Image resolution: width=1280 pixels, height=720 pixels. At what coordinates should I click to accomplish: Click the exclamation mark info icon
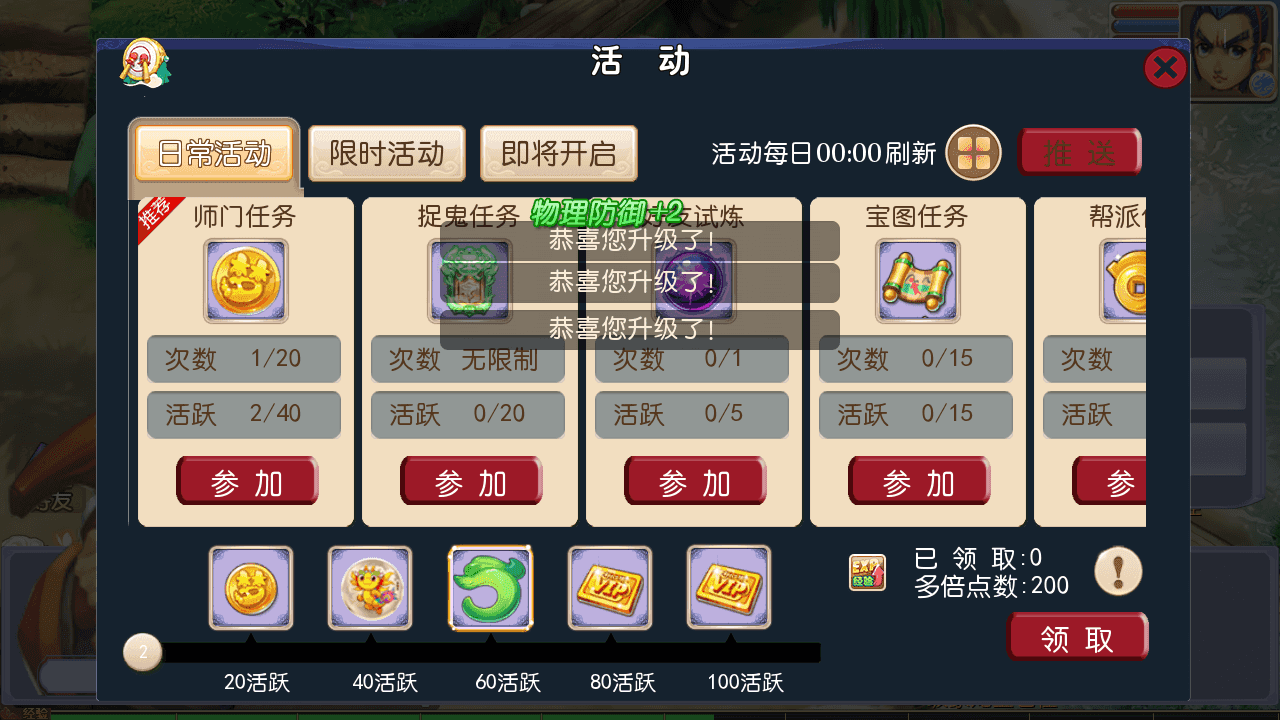tap(1118, 570)
